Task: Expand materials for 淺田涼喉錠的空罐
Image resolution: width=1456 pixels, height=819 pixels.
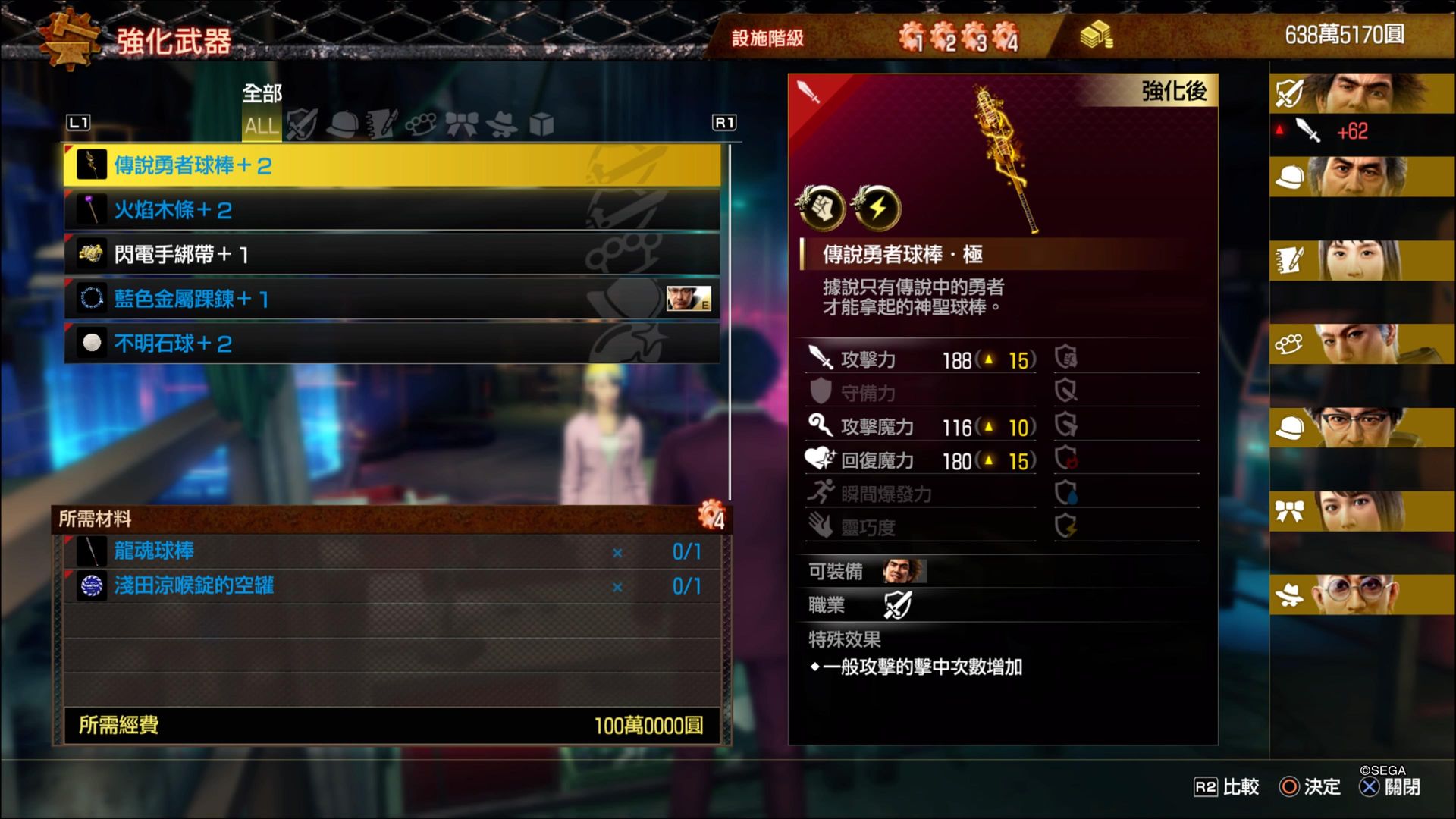Action: pyautogui.click(x=303, y=585)
